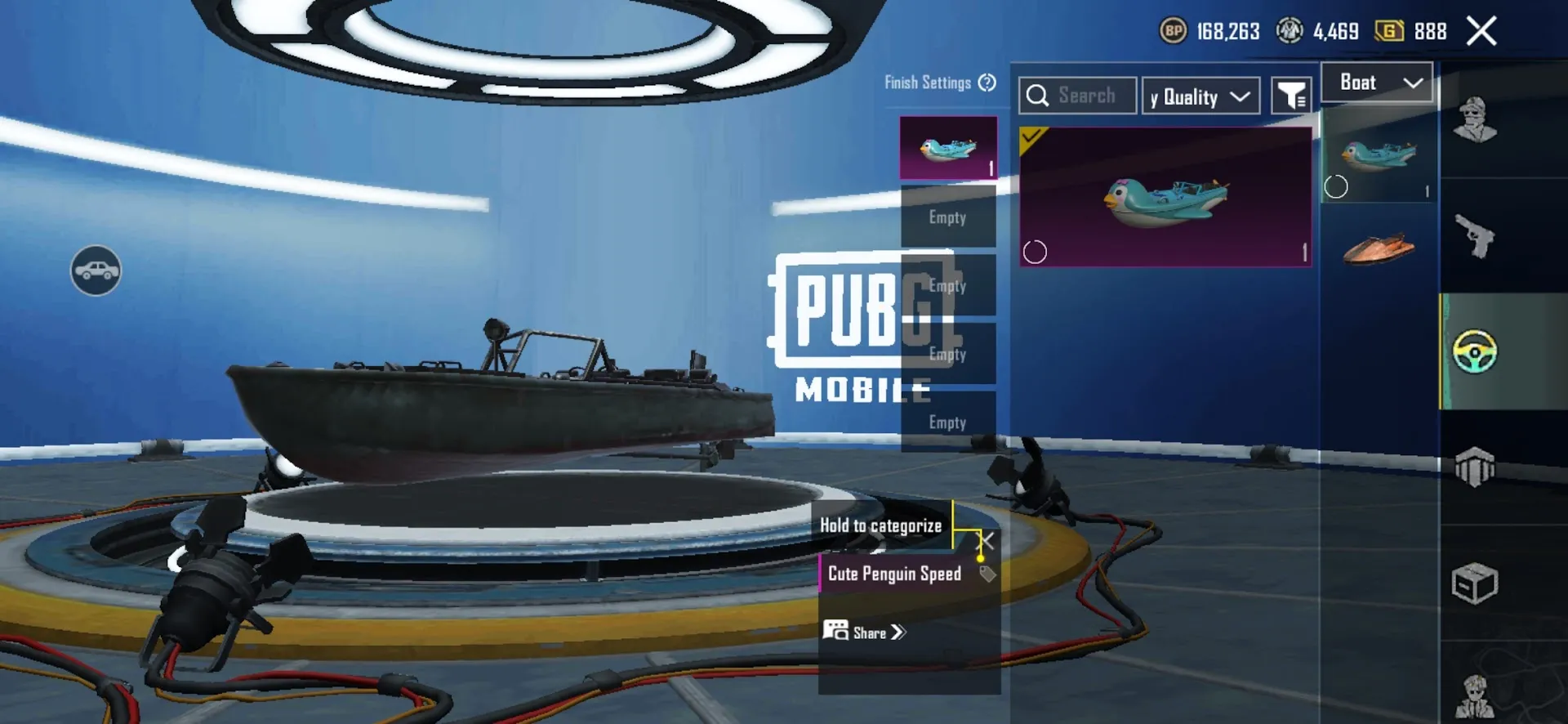
Task: Click the Search field
Action: 1078,96
